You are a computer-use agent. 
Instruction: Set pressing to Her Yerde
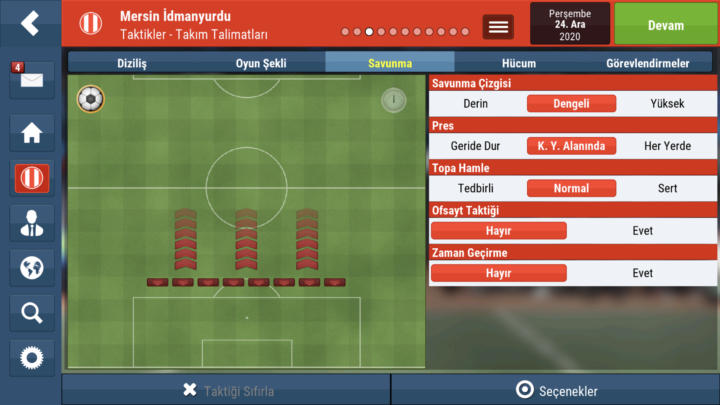(667, 146)
